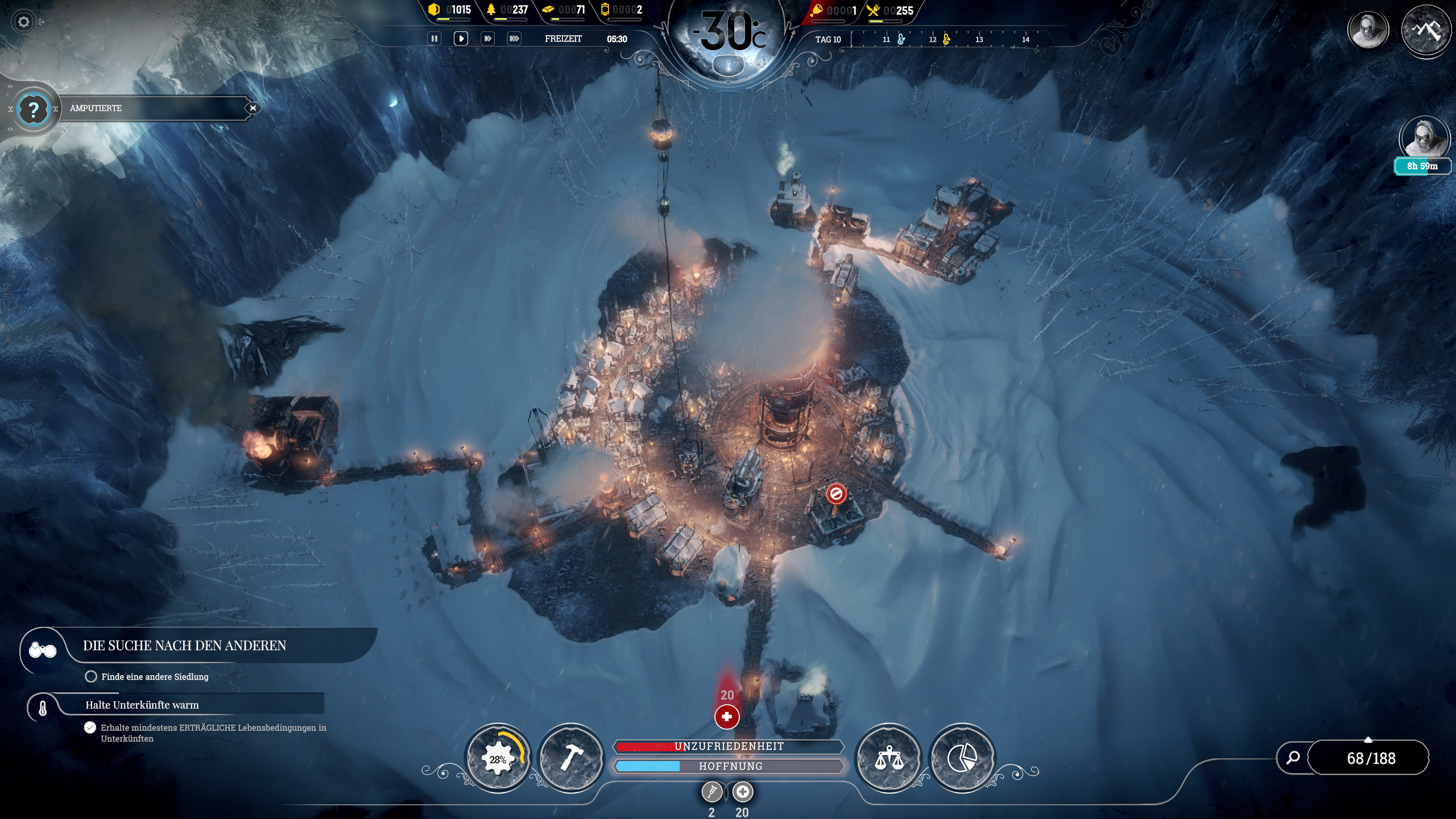Expand the thermometer panel on the lower left
The width and height of the screenshot is (1456, 819).
[43, 708]
